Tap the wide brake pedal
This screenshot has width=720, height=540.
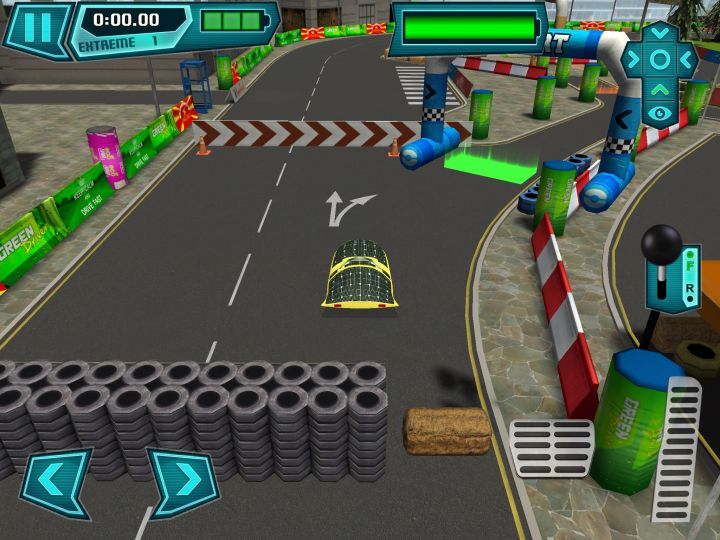[x=551, y=448]
